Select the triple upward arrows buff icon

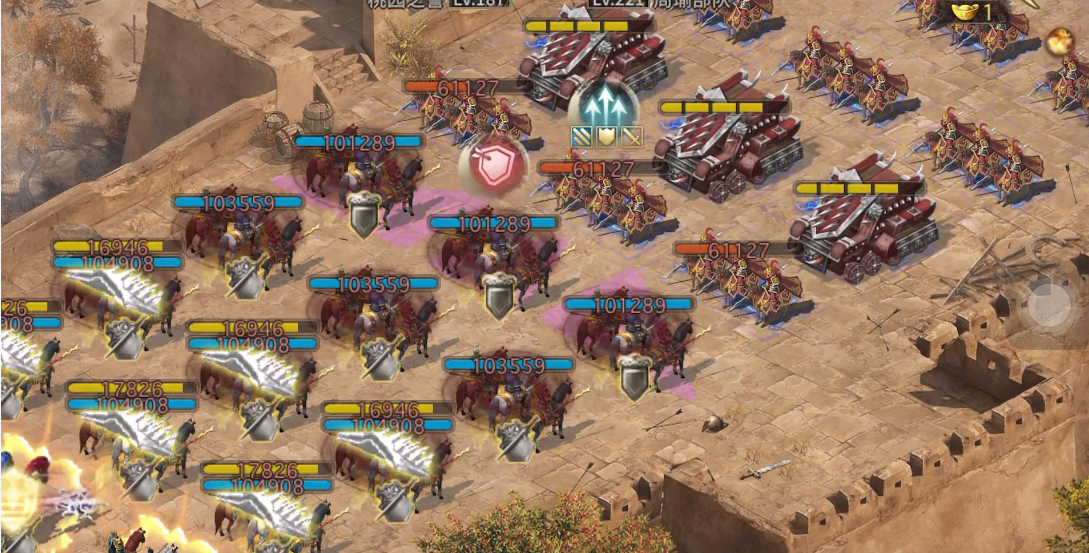pyautogui.click(x=606, y=102)
